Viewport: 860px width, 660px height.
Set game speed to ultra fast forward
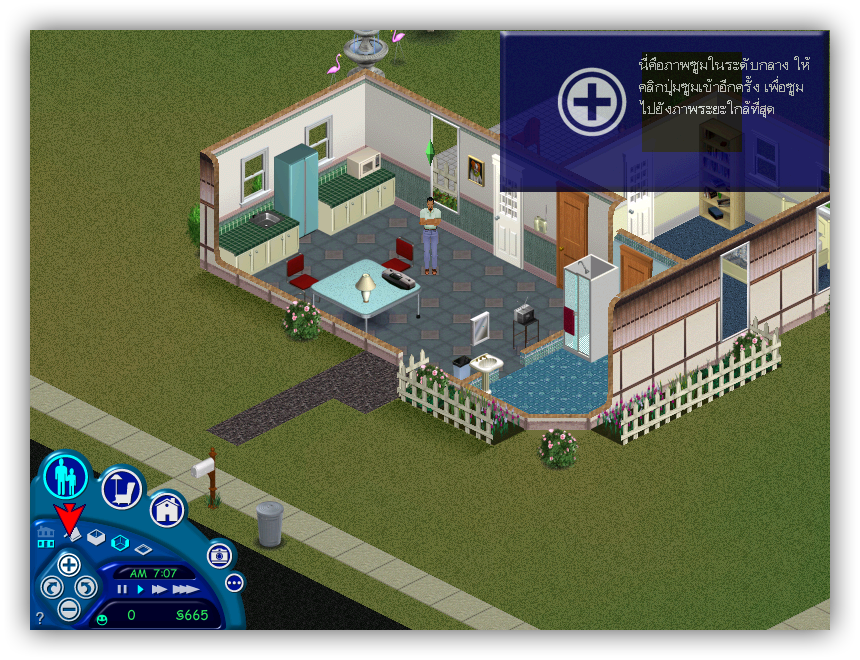pyautogui.click(x=184, y=589)
